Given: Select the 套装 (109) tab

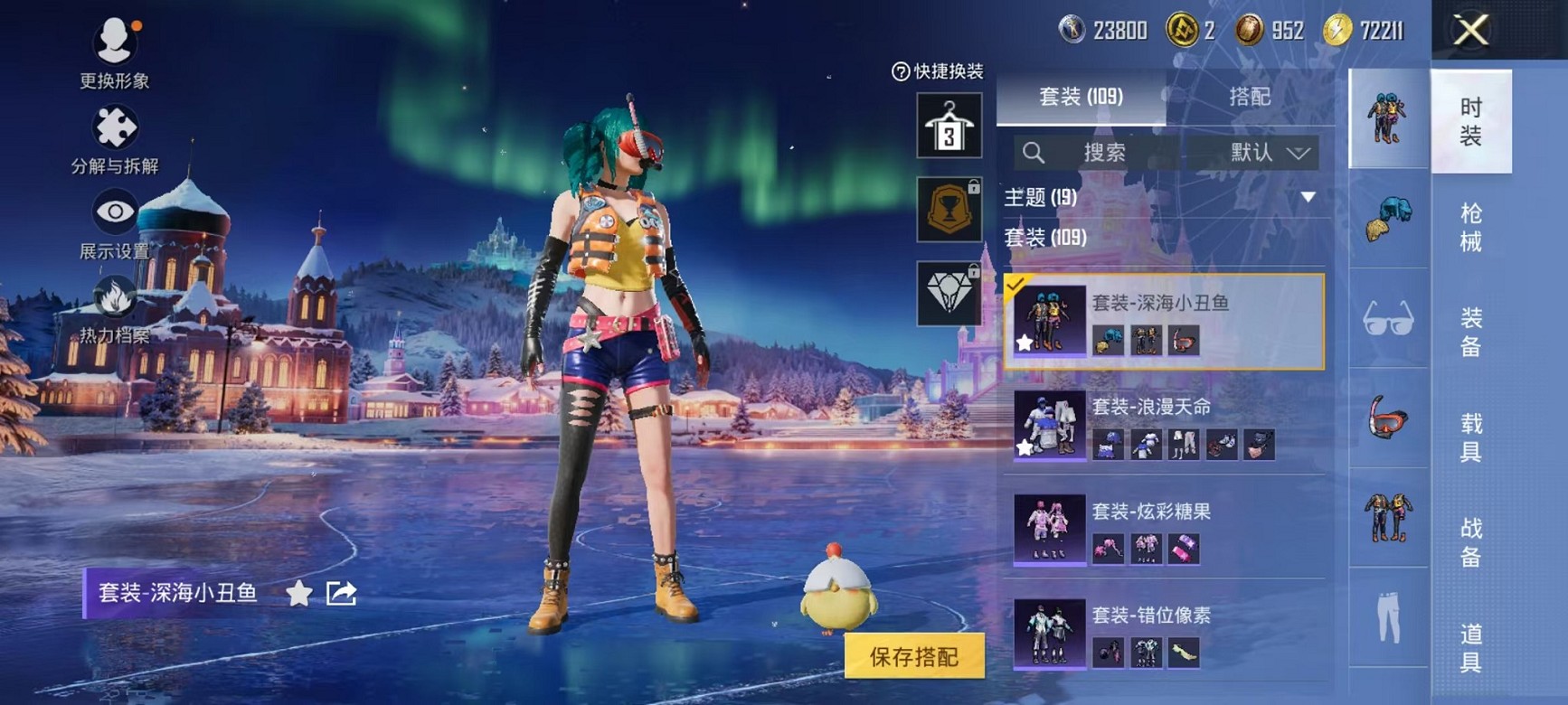Looking at the screenshot, I should [1081, 97].
